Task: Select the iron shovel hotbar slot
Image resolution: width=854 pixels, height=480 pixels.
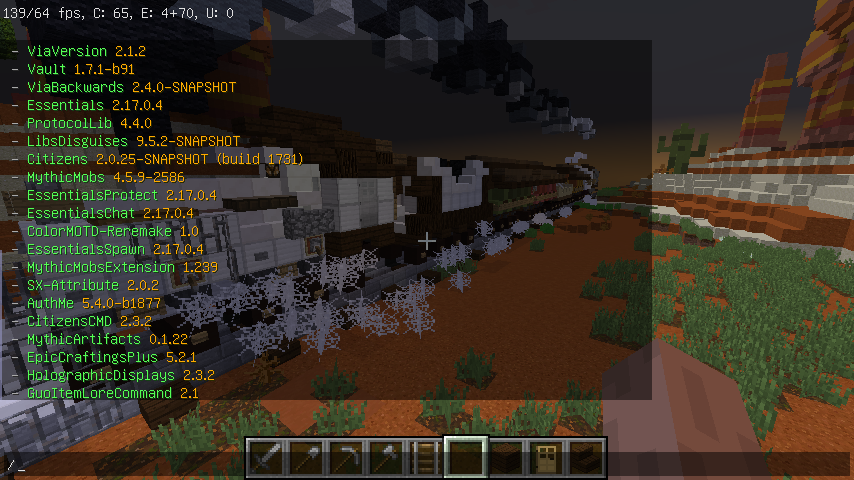Action: [306, 458]
